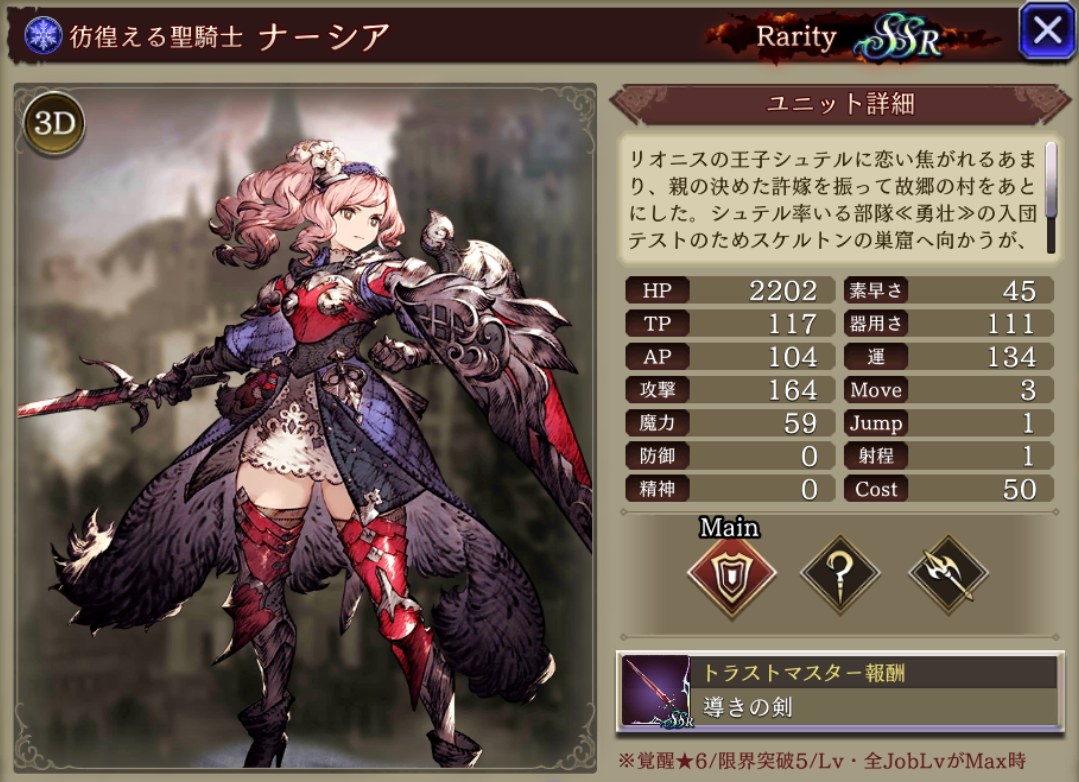Click the unit description scrollbar
Image resolution: width=1079 pixels, height=782 pixels.
[x=1051, y=195]
